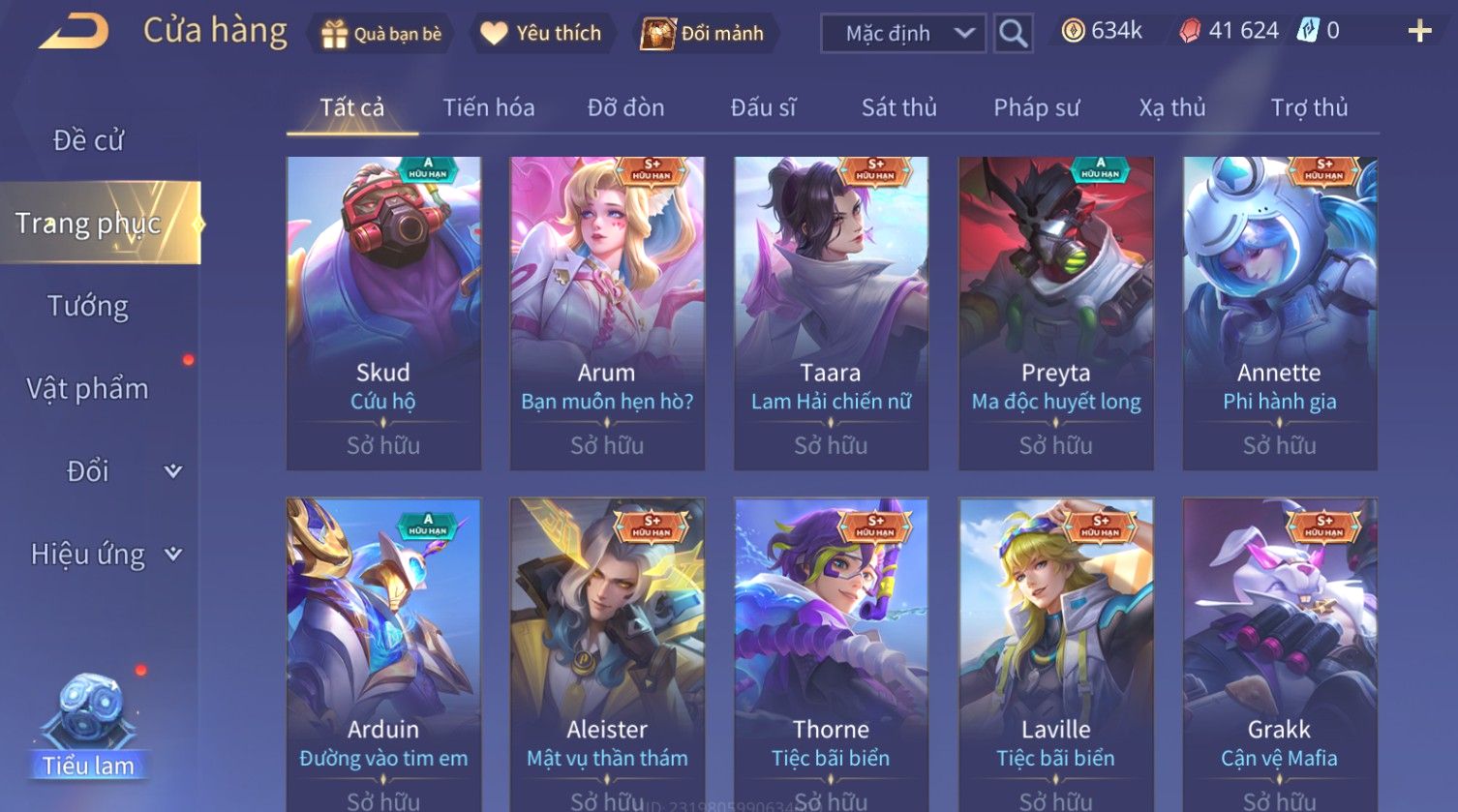Select the Skud Cứu hộ skin card
Screen dimensions: 1458x812
[383, 313]
